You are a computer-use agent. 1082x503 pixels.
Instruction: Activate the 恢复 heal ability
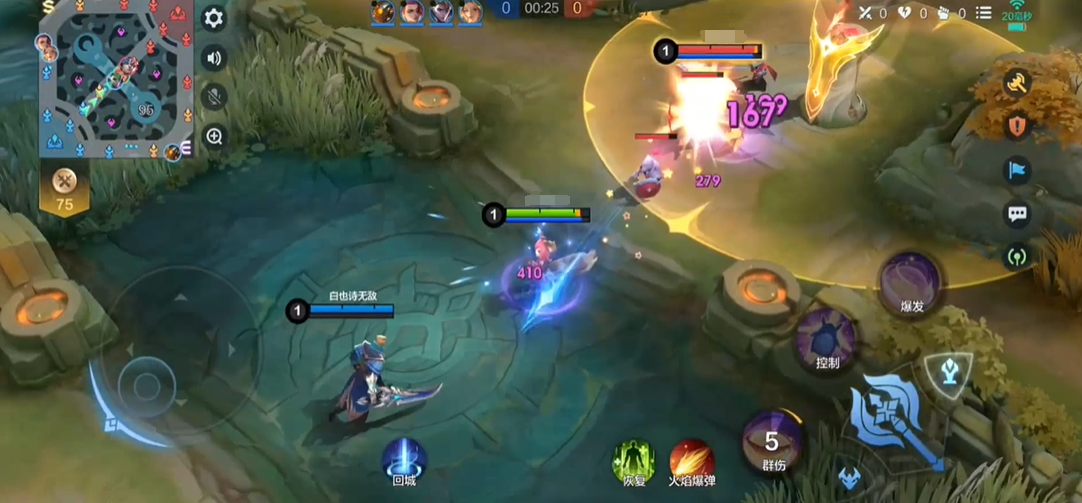[634, 459]
